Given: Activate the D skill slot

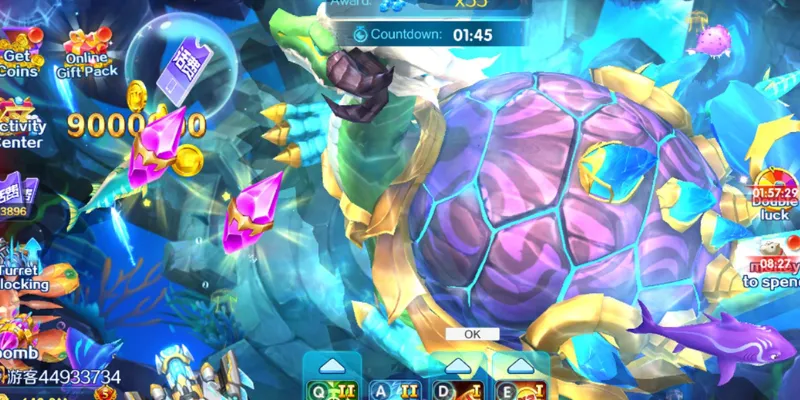Looking at the screenshot, I should click(x=457, y=388).
